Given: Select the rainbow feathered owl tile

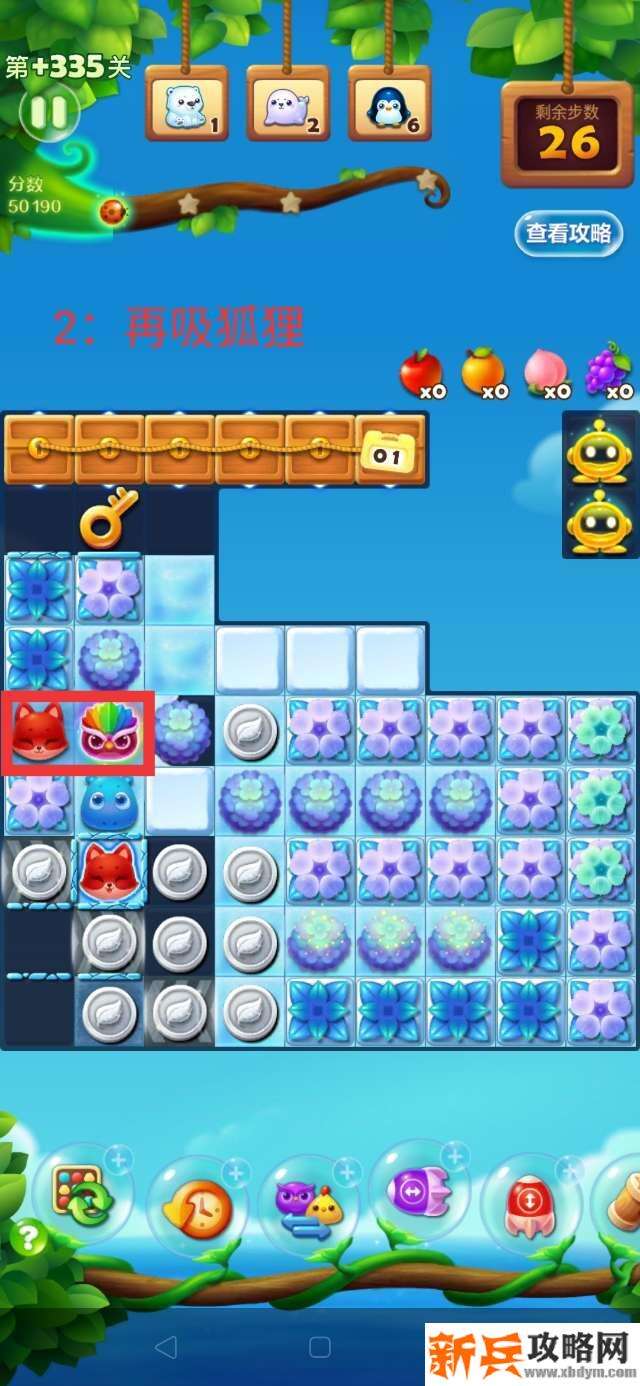Looking at the screenshot, I should pos(111,731).
